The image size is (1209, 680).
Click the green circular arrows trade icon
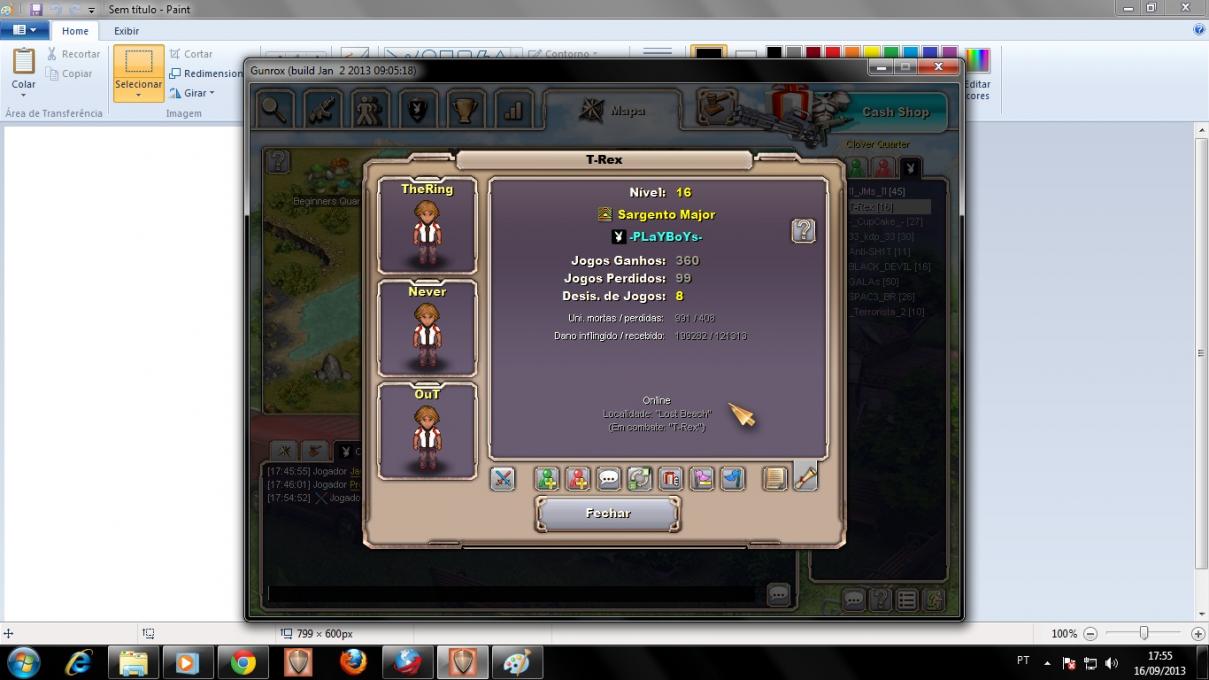(639, 479)
